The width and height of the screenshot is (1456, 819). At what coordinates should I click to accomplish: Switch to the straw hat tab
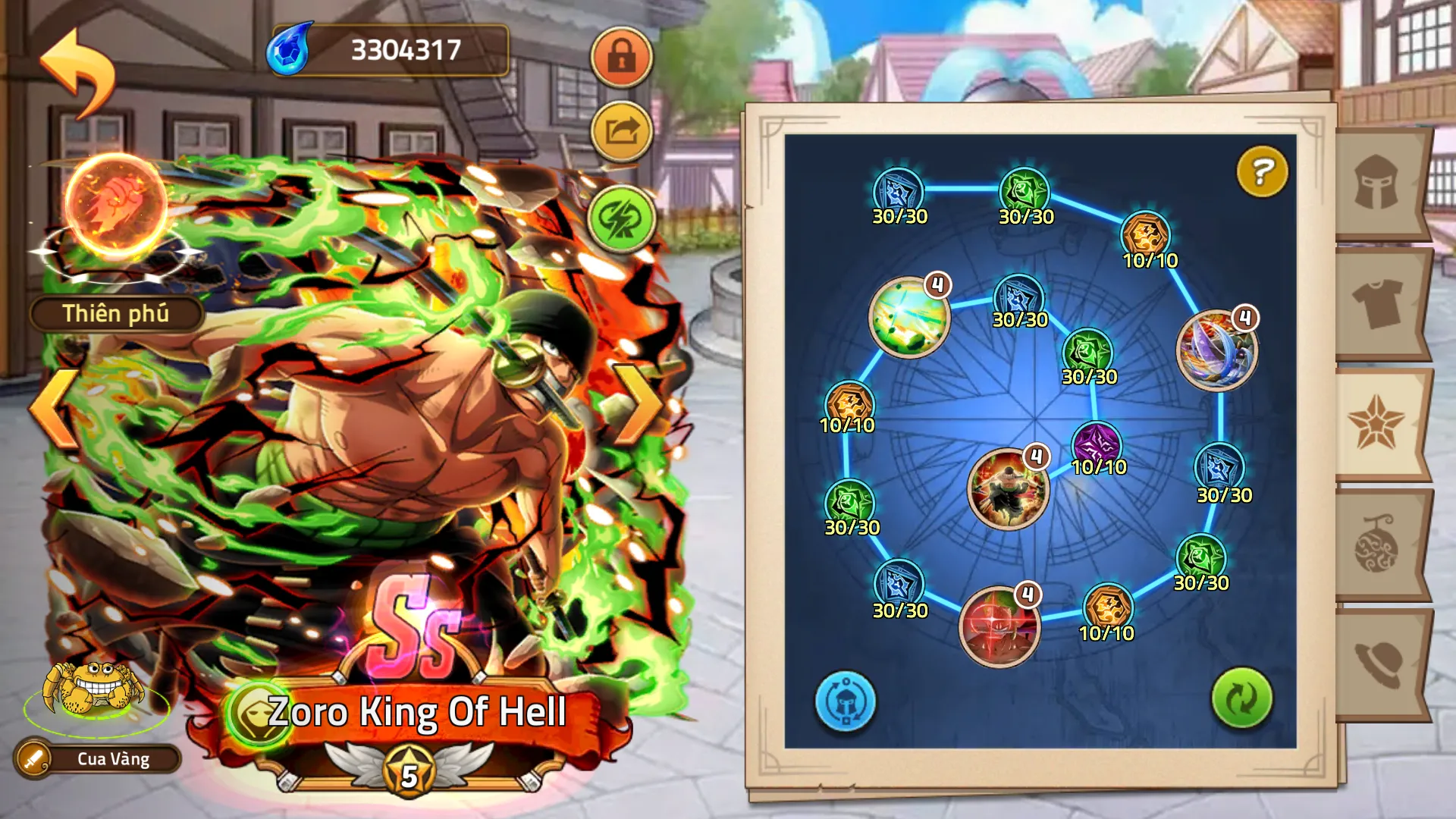click(1378, 664)
